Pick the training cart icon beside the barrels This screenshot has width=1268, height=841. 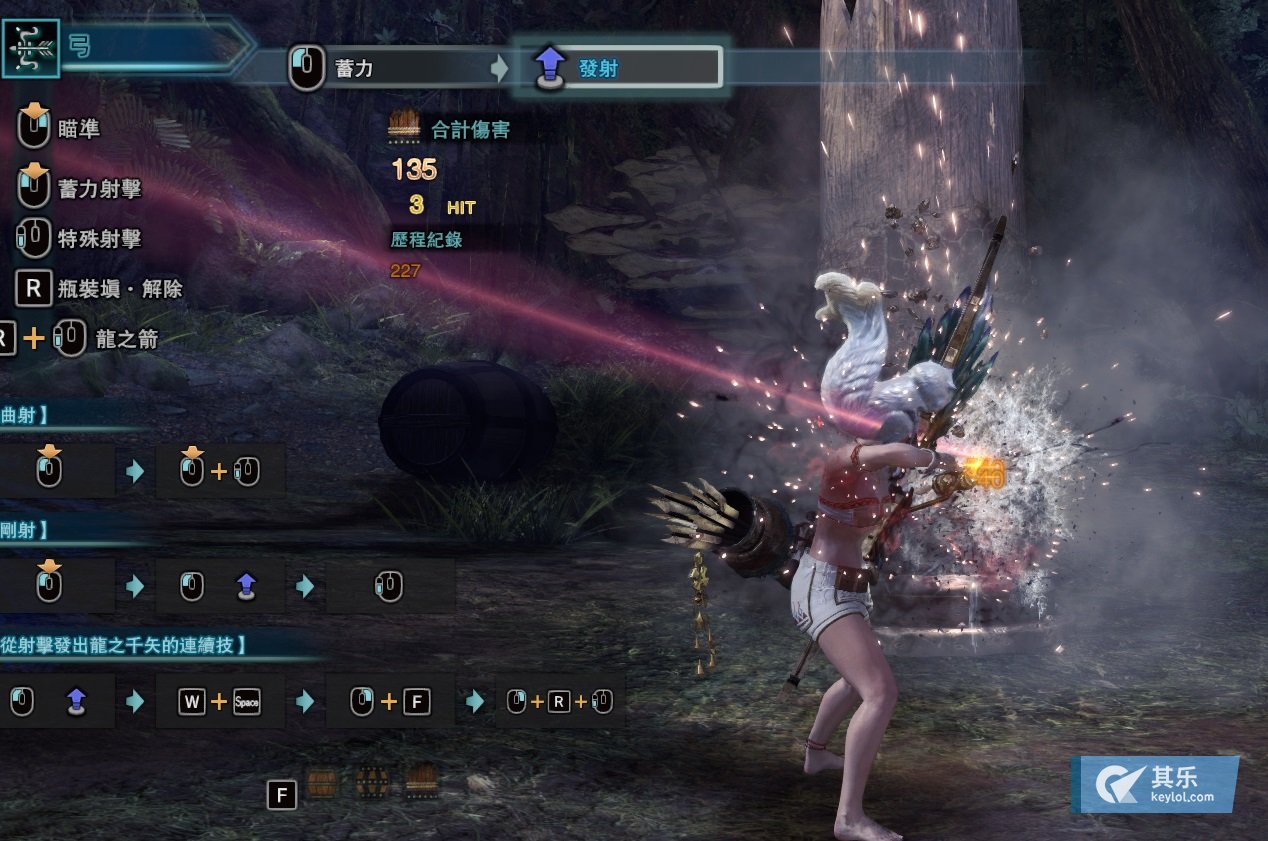(x=421, y=780)
